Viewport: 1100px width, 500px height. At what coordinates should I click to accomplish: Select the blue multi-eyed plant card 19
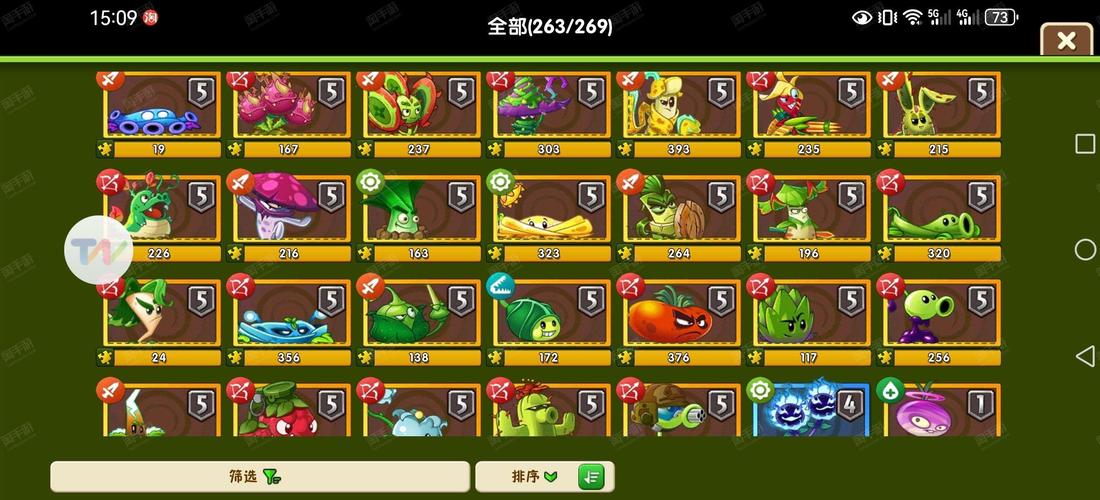pyautogui.click(x=161, y=110)
